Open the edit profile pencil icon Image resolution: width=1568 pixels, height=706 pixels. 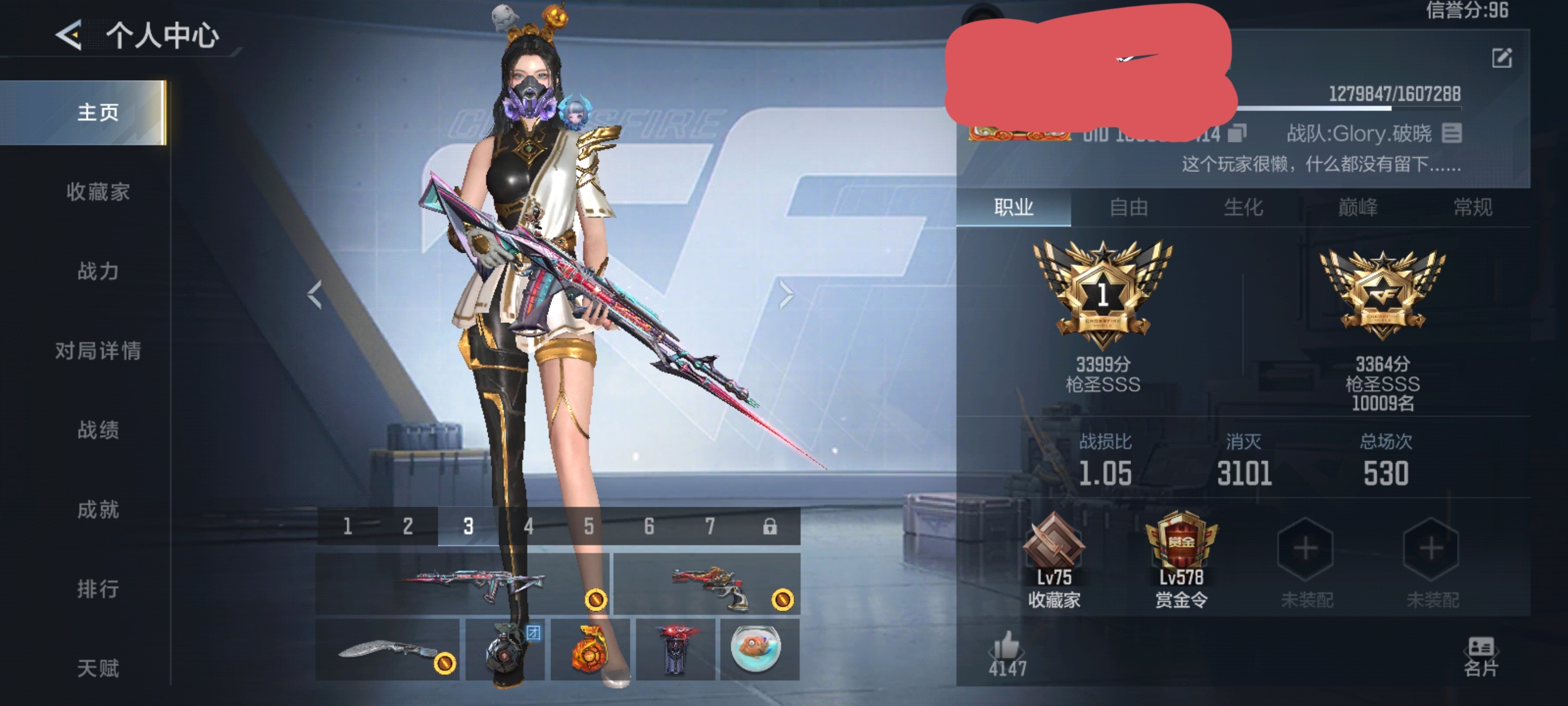pyautogui.click(x=1502, y=58)
